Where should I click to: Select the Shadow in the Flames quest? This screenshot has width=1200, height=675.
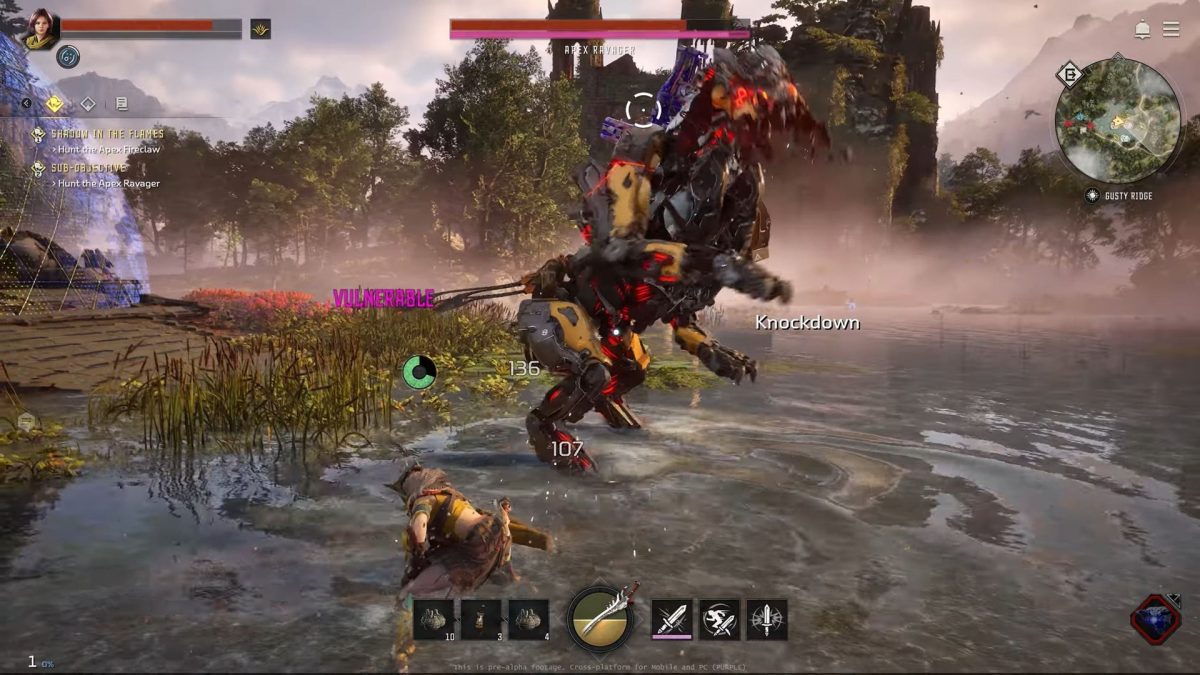107,134
